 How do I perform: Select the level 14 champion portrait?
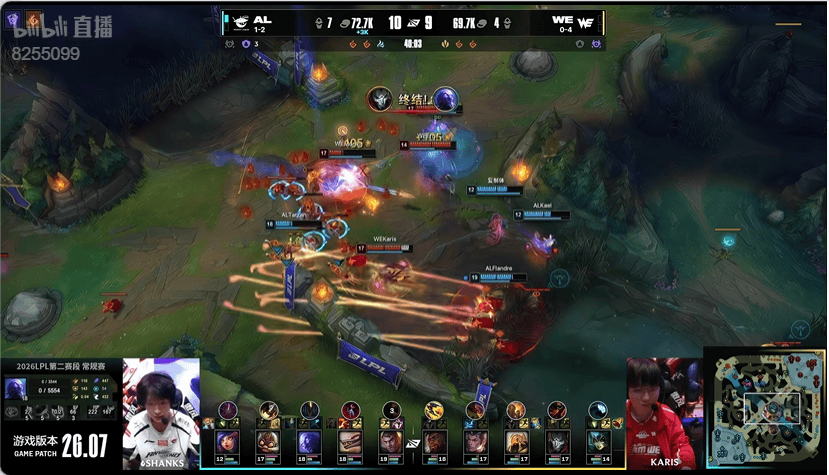tap(599, 441)
